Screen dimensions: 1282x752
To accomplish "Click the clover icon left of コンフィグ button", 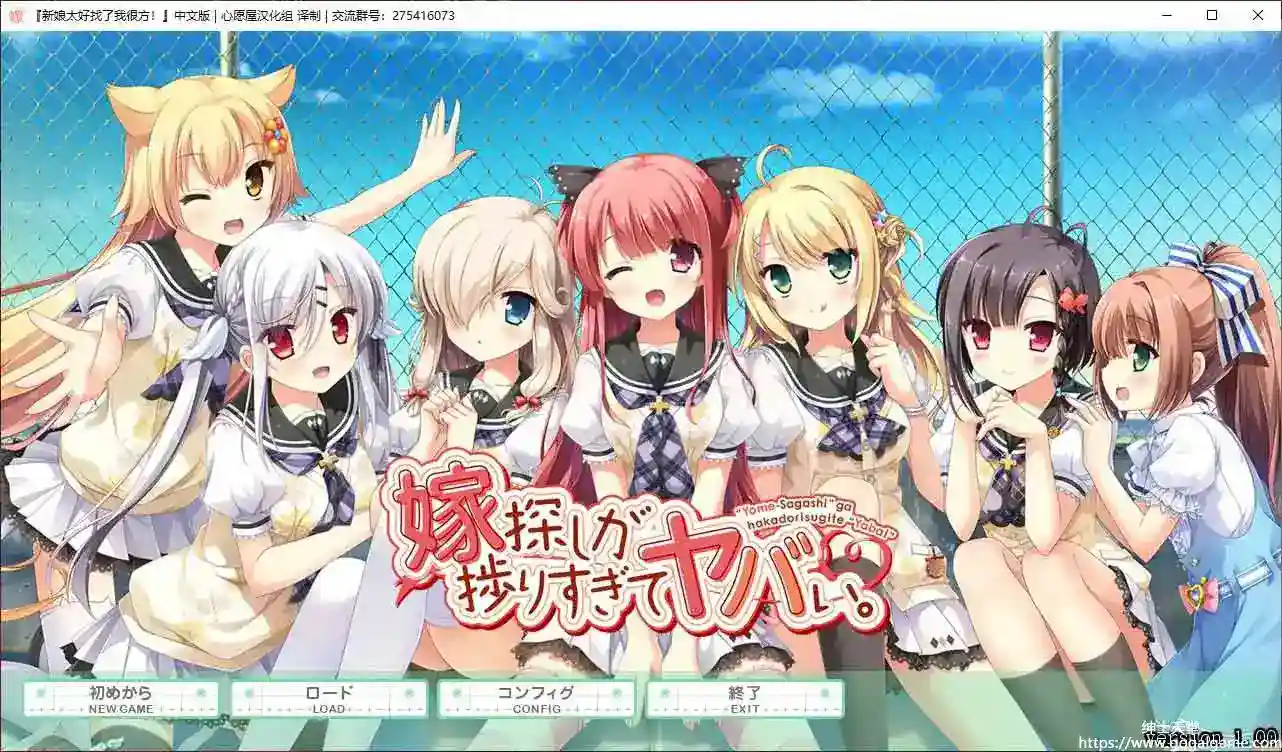I will [x=457, y=695].
